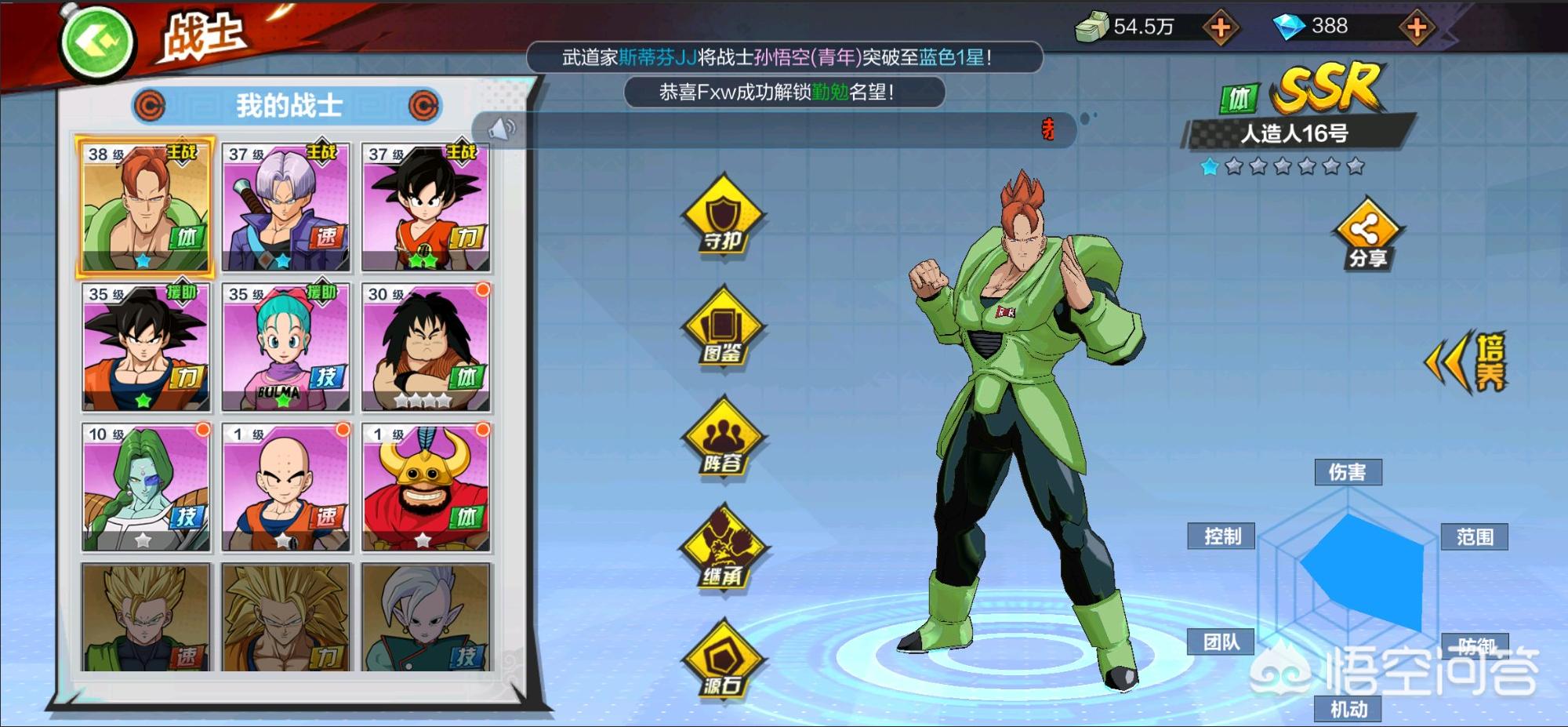Screen dimensions: 1568x727
Task: Pick the level 35 adult Goku card
Action: 145,347
